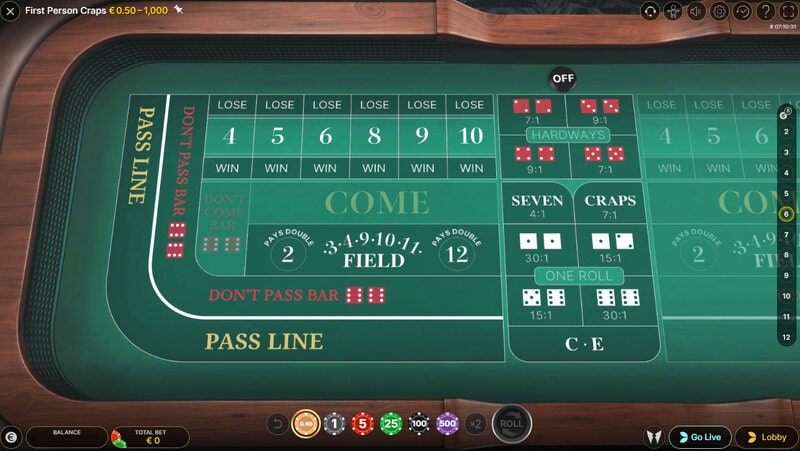Choose the red 5 chip

[x=362, y=424]
